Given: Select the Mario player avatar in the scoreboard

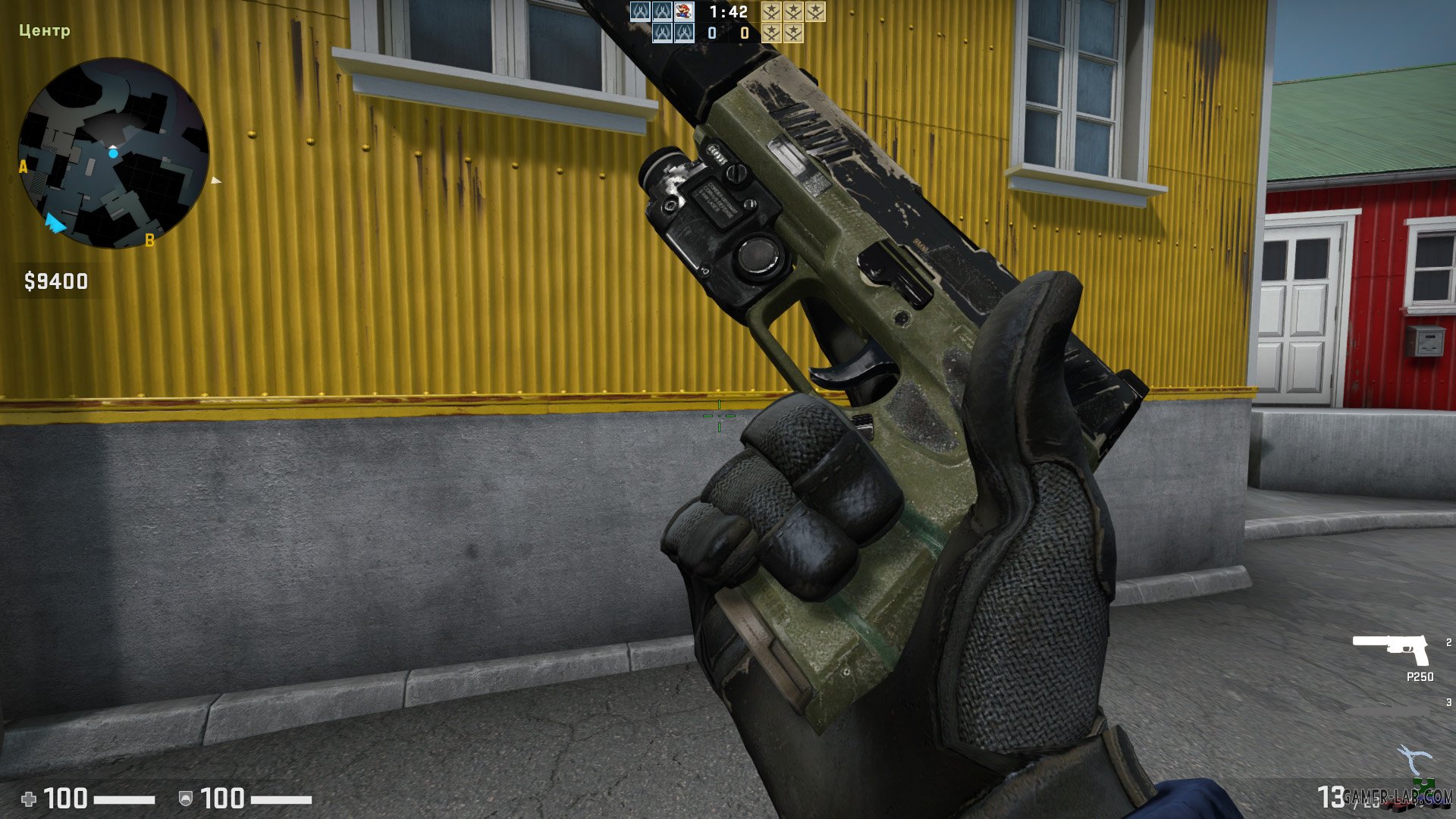Looking at the screenshot, I should click(x=684, y=11).
